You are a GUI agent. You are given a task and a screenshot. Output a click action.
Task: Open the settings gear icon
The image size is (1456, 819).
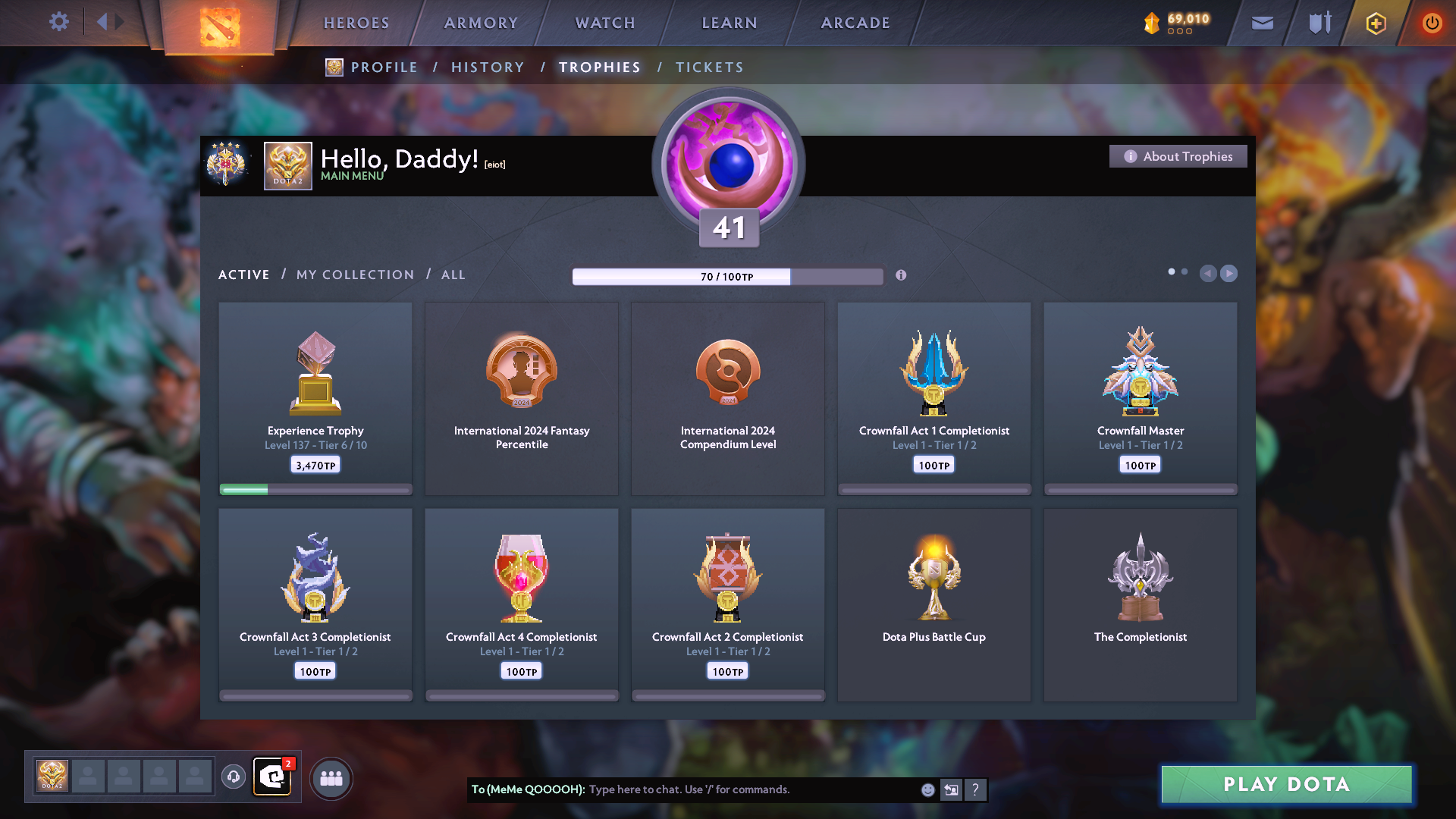pos(59,22)
